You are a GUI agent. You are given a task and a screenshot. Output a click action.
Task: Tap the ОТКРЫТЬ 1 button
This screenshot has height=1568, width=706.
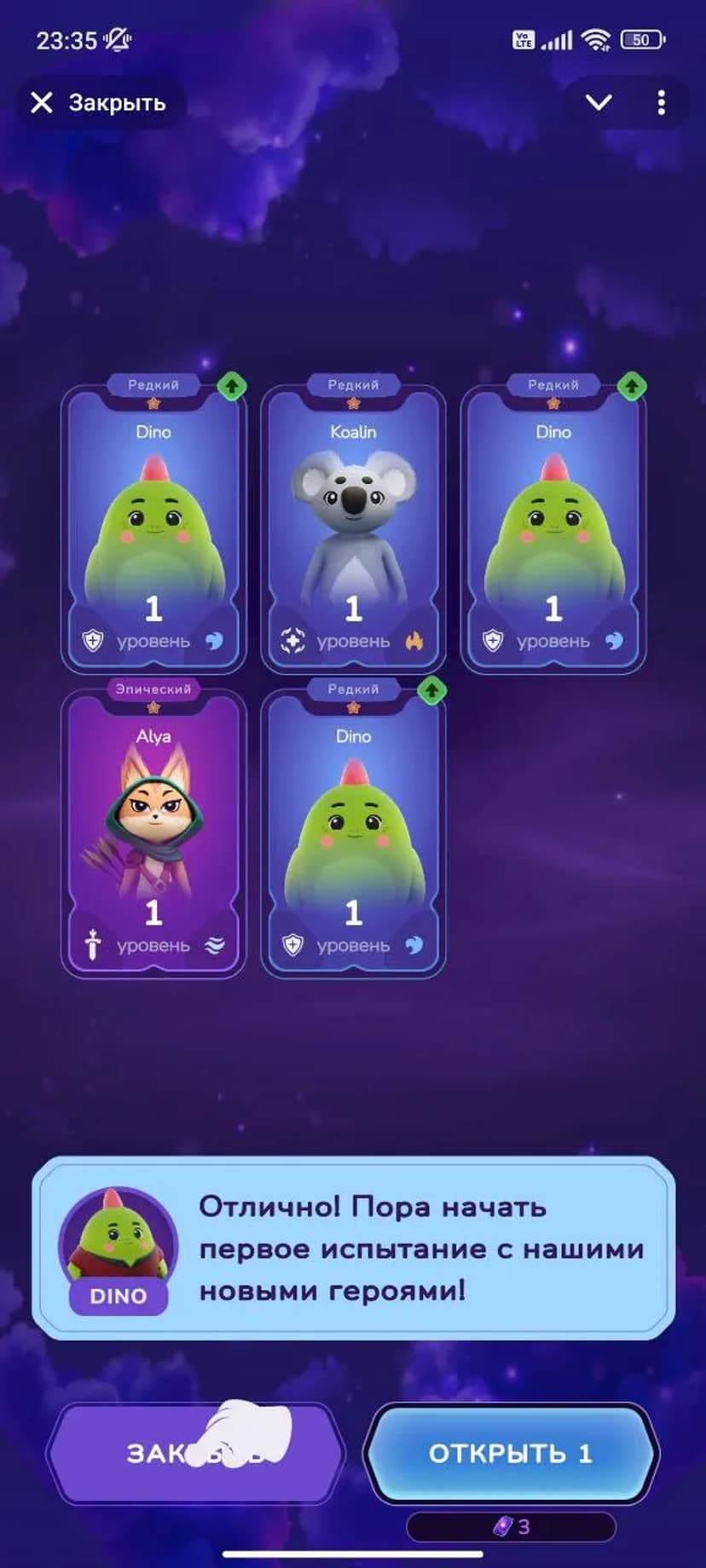point(510,1453)
